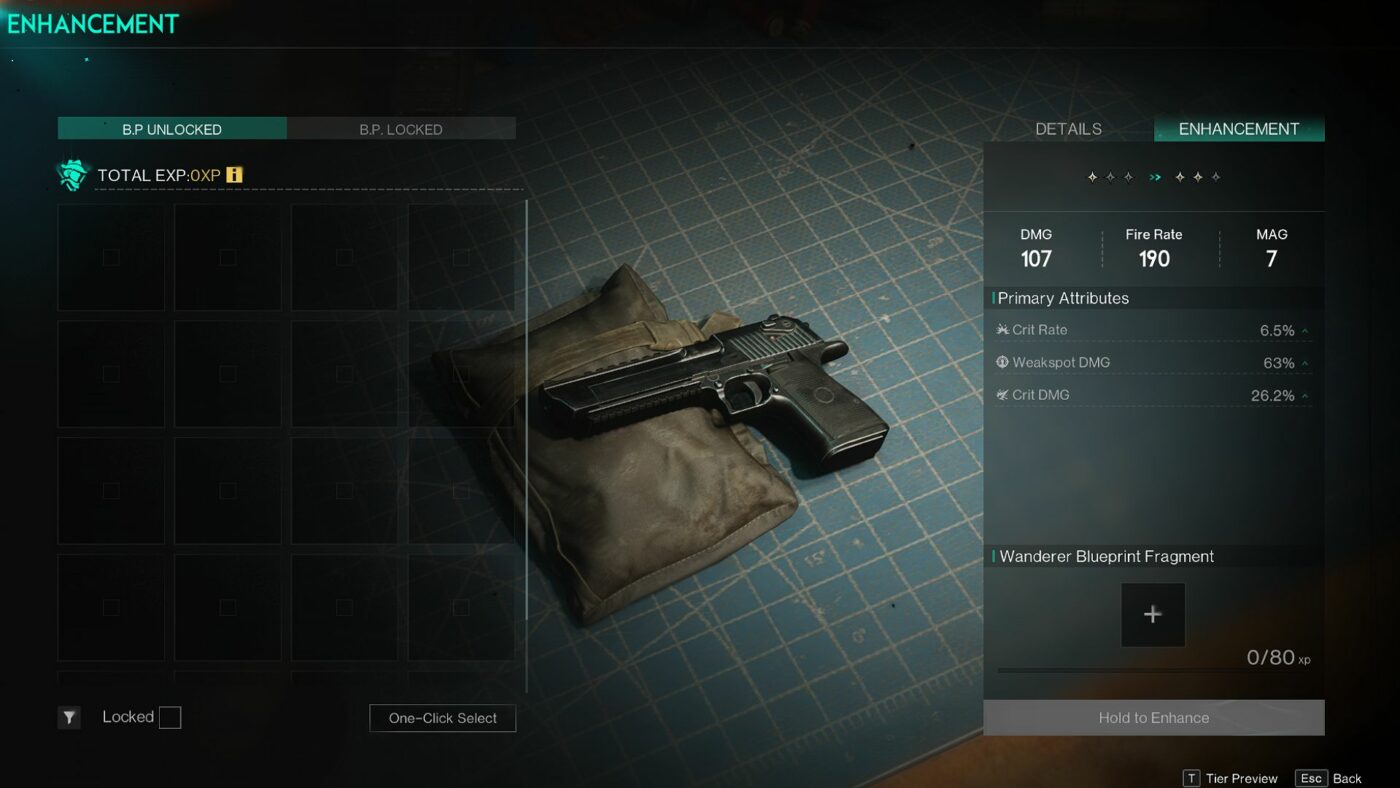Click the Hold to Enhance button
This screenshot has width=1400, height=788.
pos(1154,718)
